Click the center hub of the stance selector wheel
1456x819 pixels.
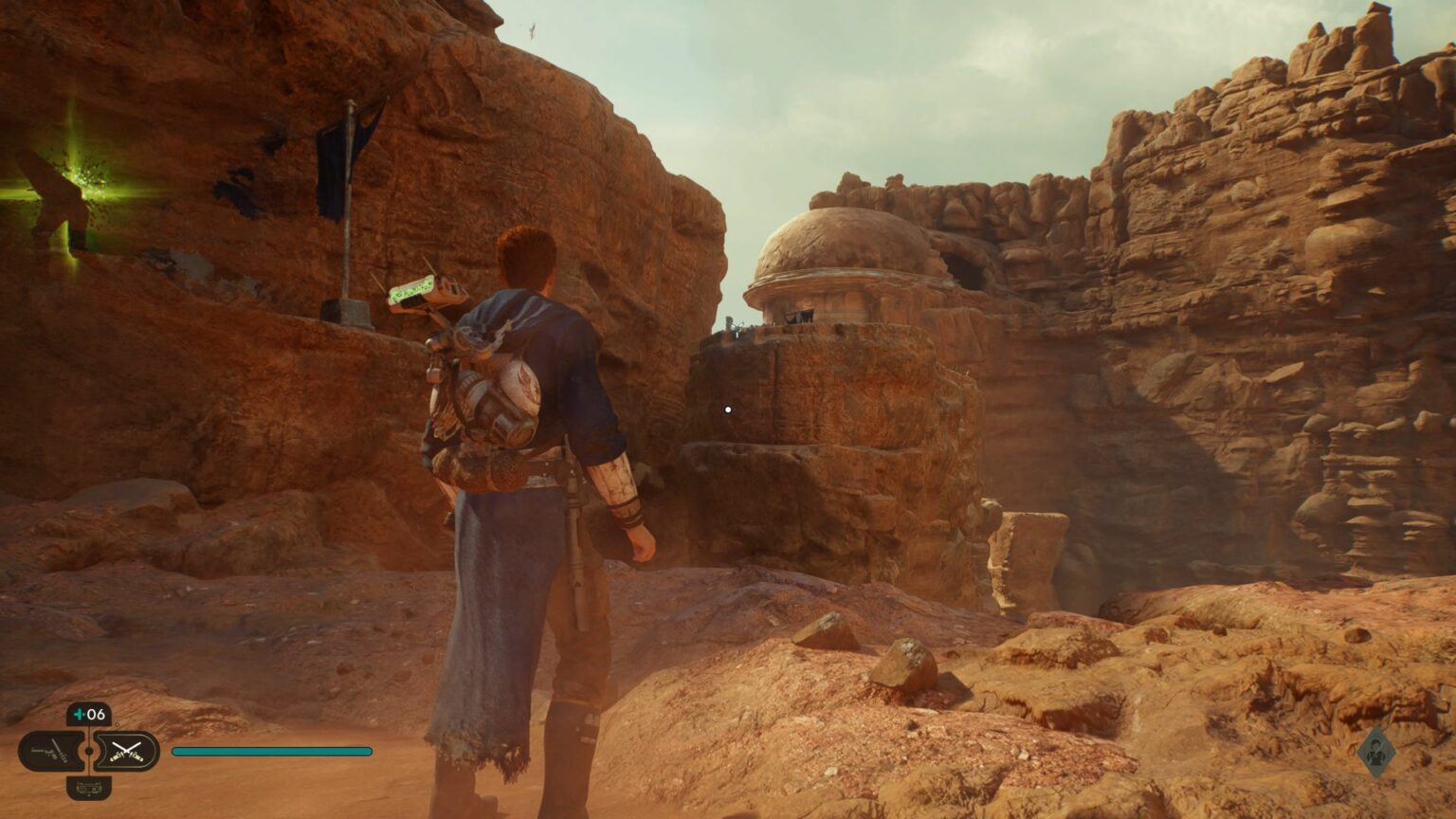point(89,751)
